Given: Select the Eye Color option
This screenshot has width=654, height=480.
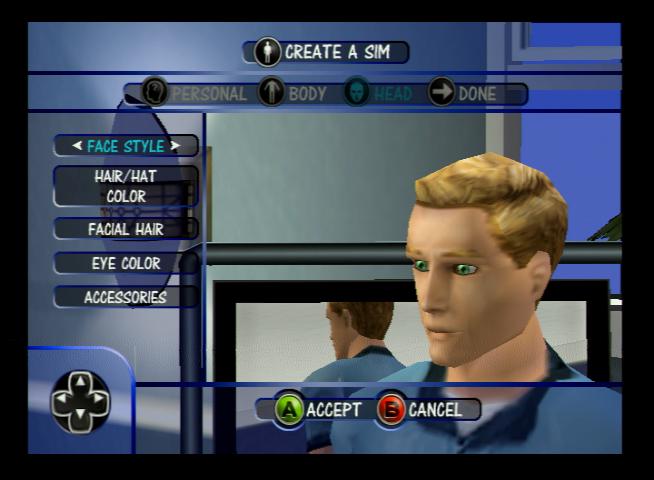Looking at the screenshot, I should [x=126, y=263].
